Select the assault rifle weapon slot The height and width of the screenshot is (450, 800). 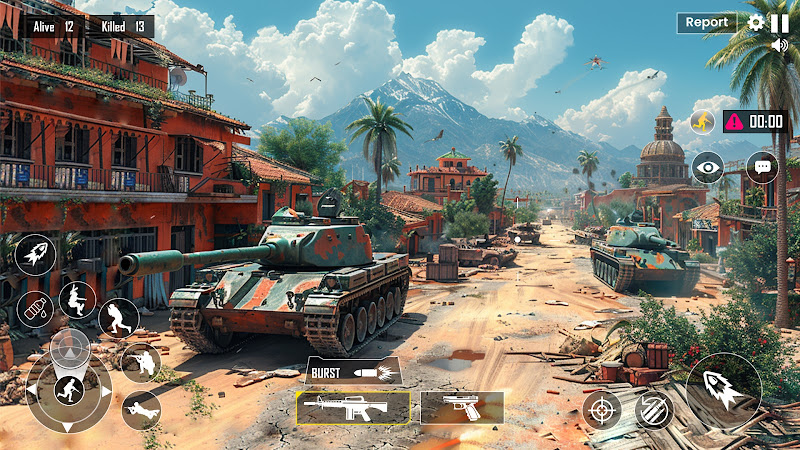click(x=353, y=407)
